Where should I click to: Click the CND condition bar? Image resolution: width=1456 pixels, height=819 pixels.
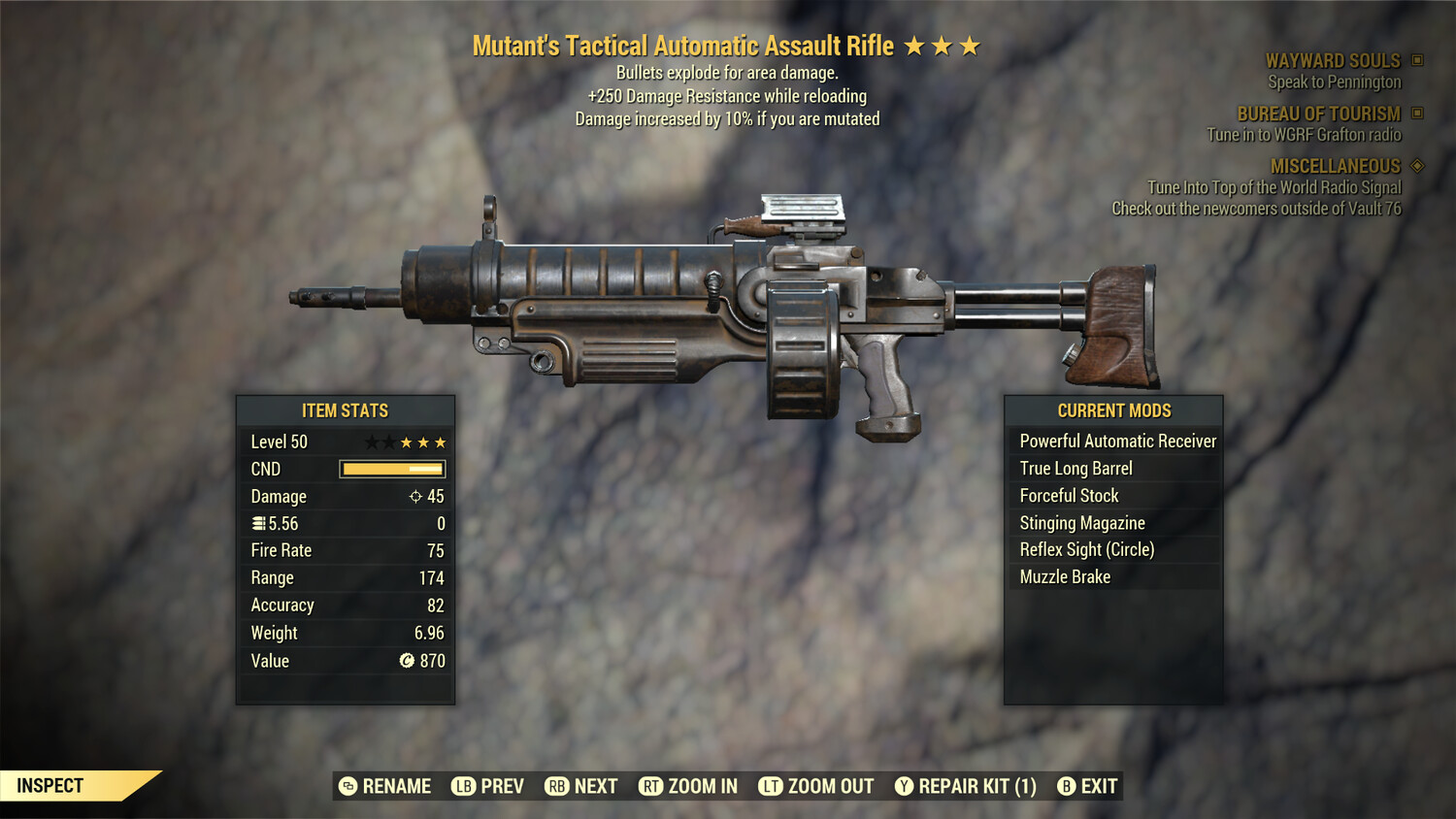point(391,469)
